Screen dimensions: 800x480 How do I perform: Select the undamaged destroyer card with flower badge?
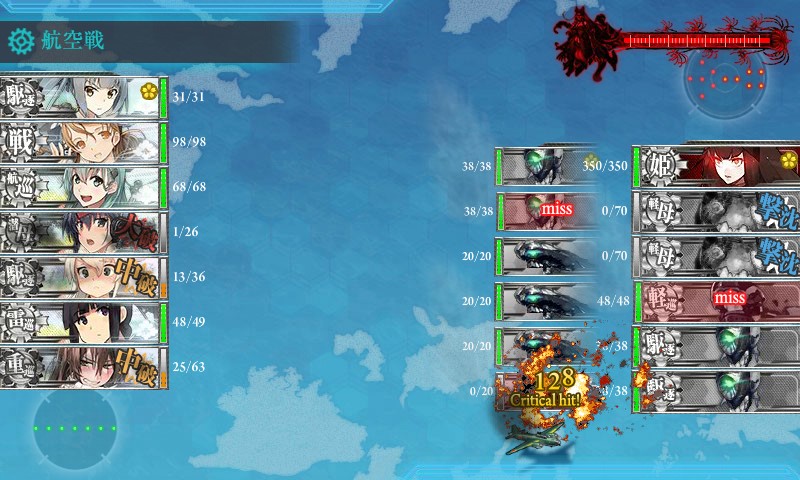pyautogui.click(x=80, y=97)
